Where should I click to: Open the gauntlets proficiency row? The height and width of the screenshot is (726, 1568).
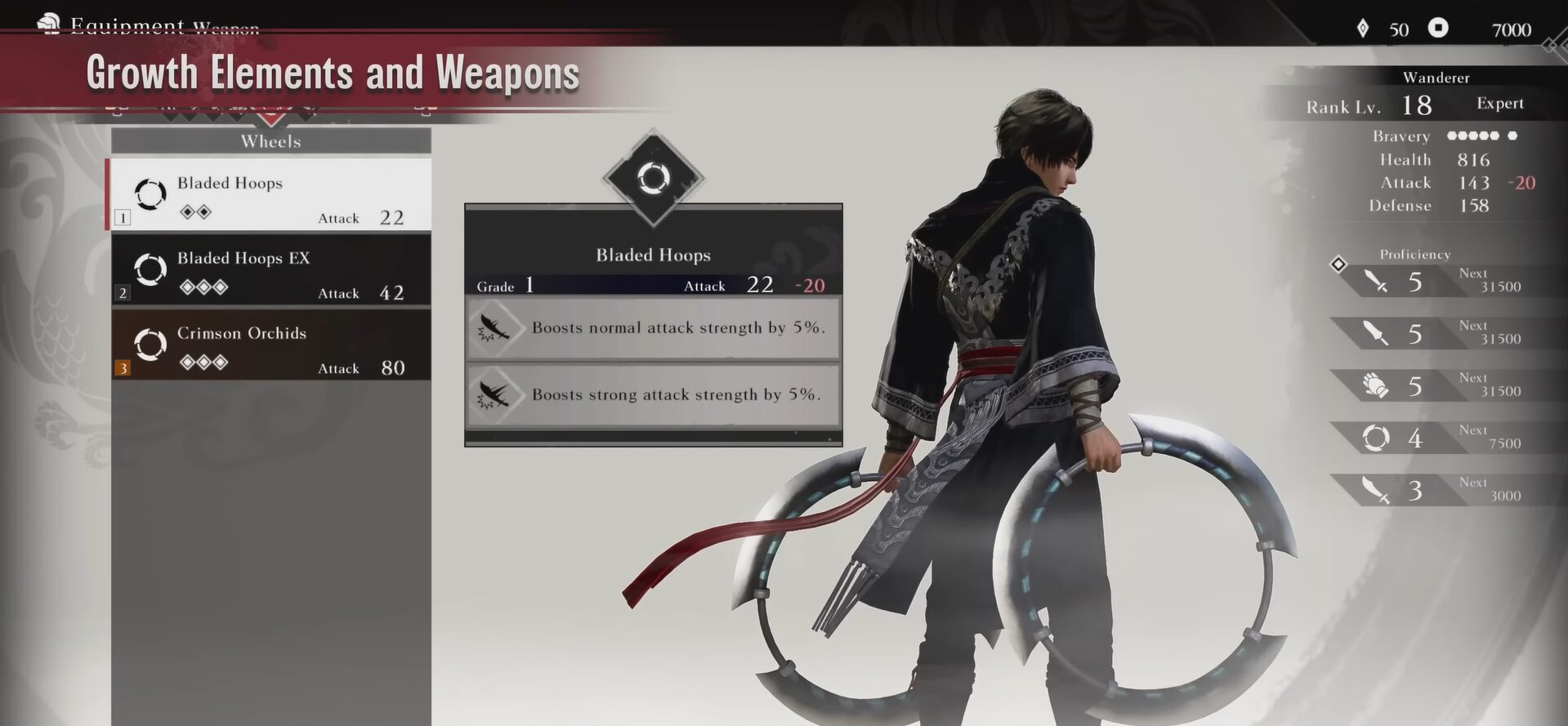tap(1438, 385)
